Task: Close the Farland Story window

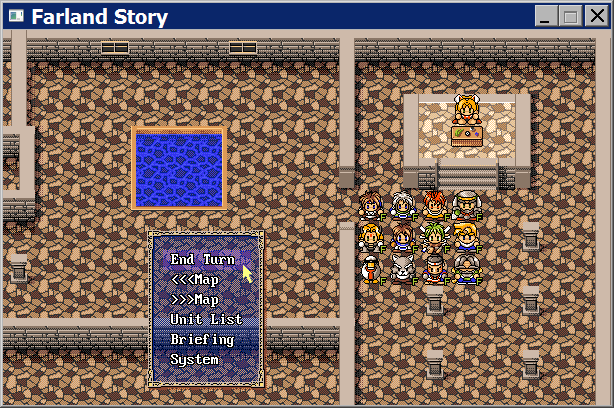Action: click(x=595, y=16)
